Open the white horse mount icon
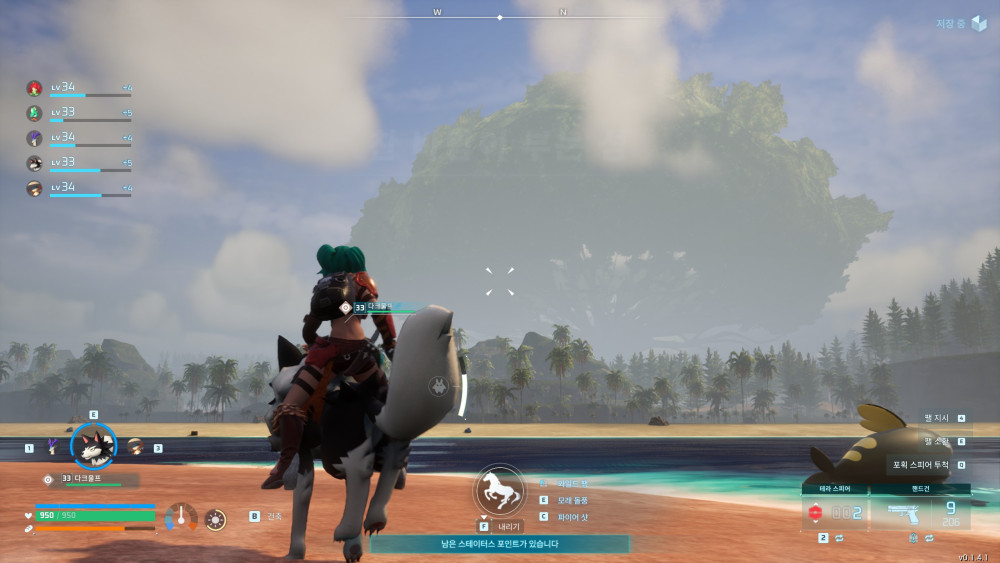 tap(498, 490)
